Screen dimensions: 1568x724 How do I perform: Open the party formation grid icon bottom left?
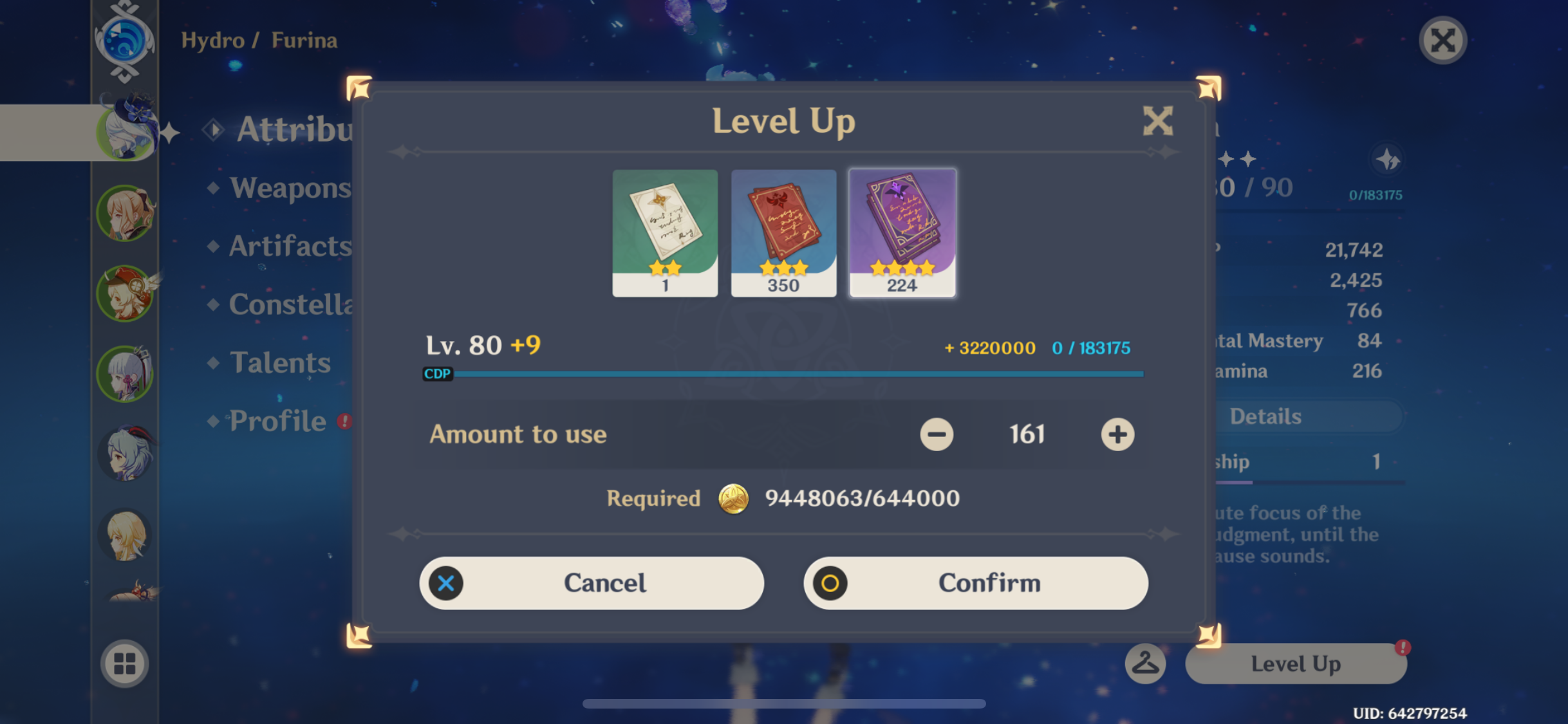(x=125, y=664)
